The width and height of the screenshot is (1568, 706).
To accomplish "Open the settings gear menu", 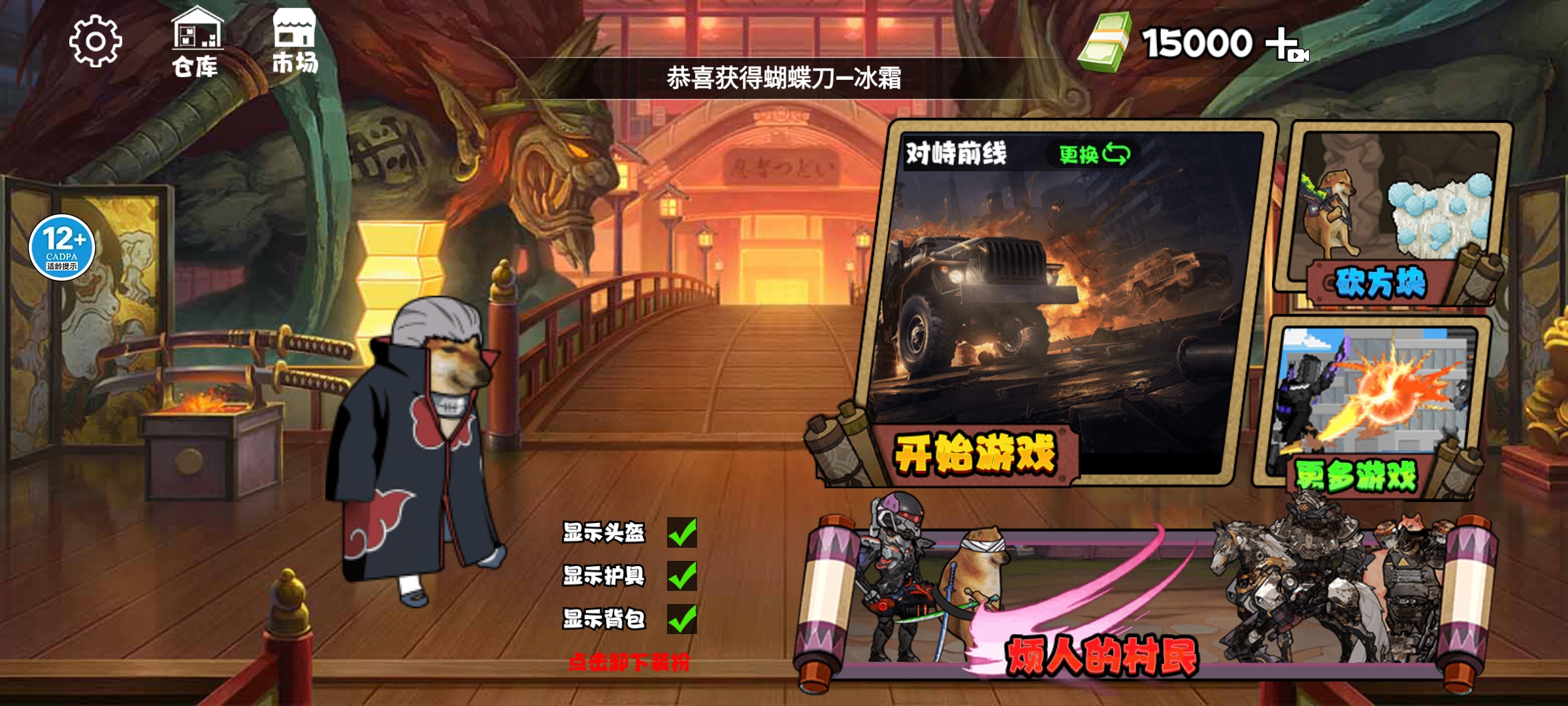I will point(97,41).
